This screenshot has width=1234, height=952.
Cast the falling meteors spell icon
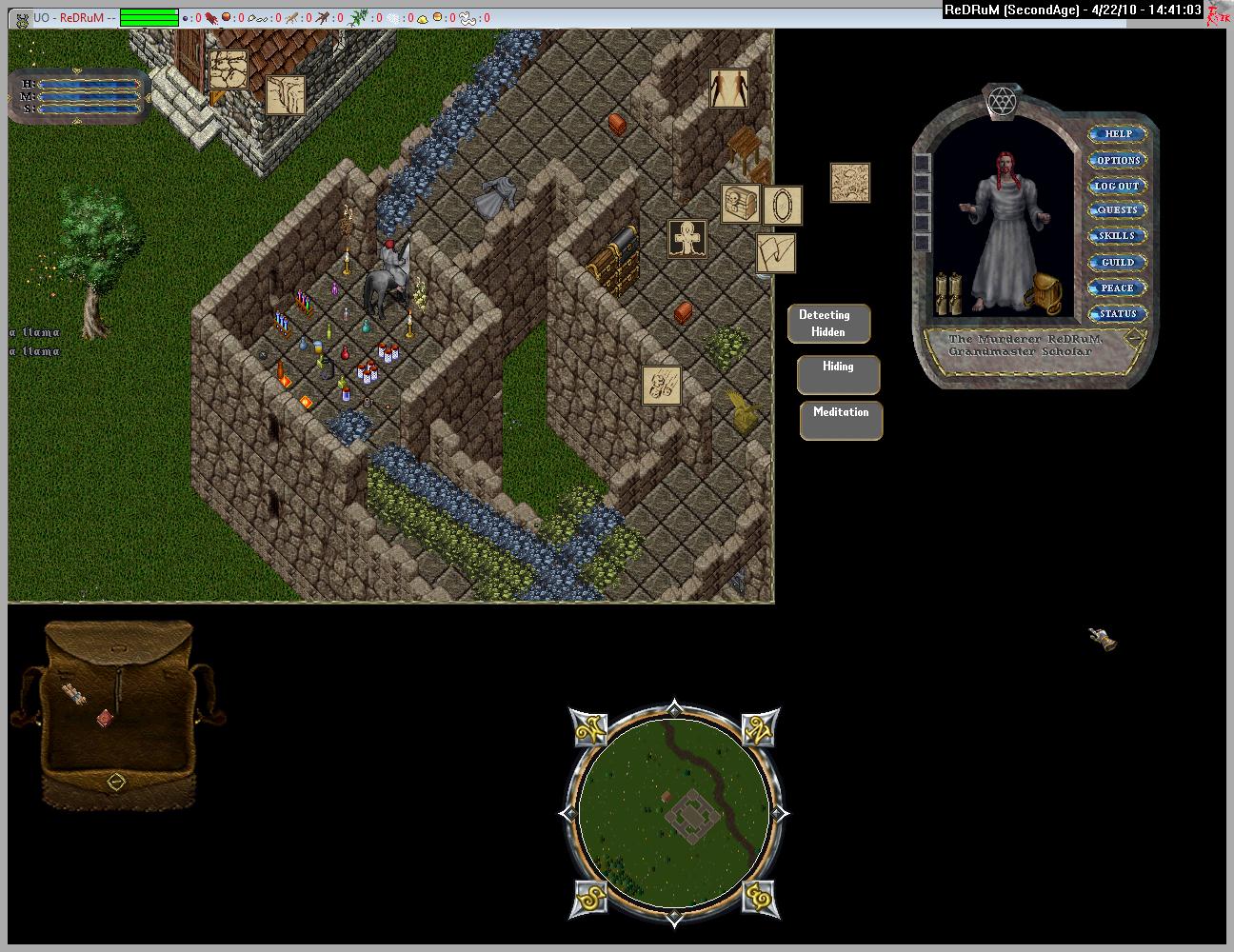[661, 386]
